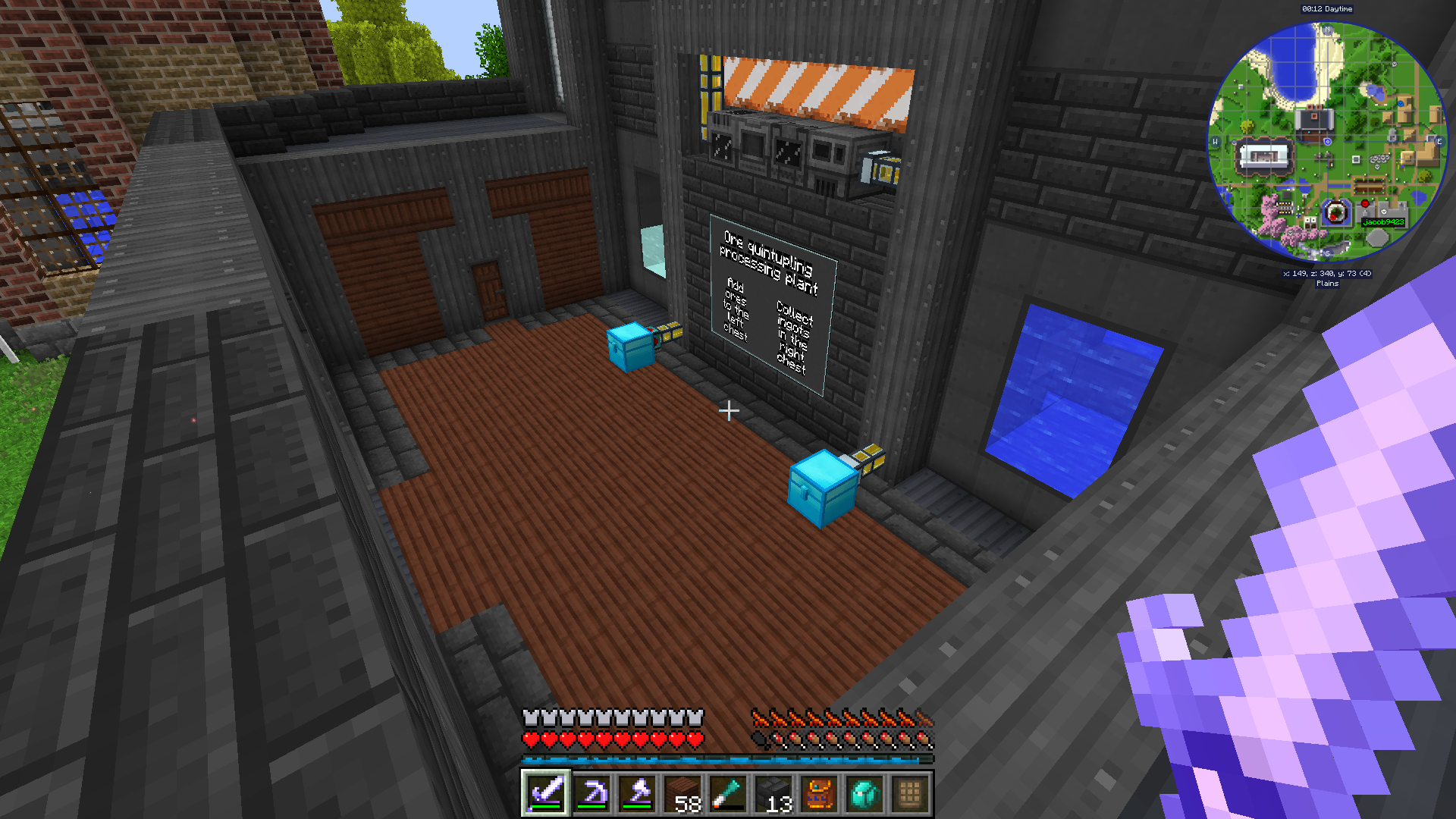Select the tan grid item hotbar slot
This screenshot has width=1456, height=819.
[910, 794]
